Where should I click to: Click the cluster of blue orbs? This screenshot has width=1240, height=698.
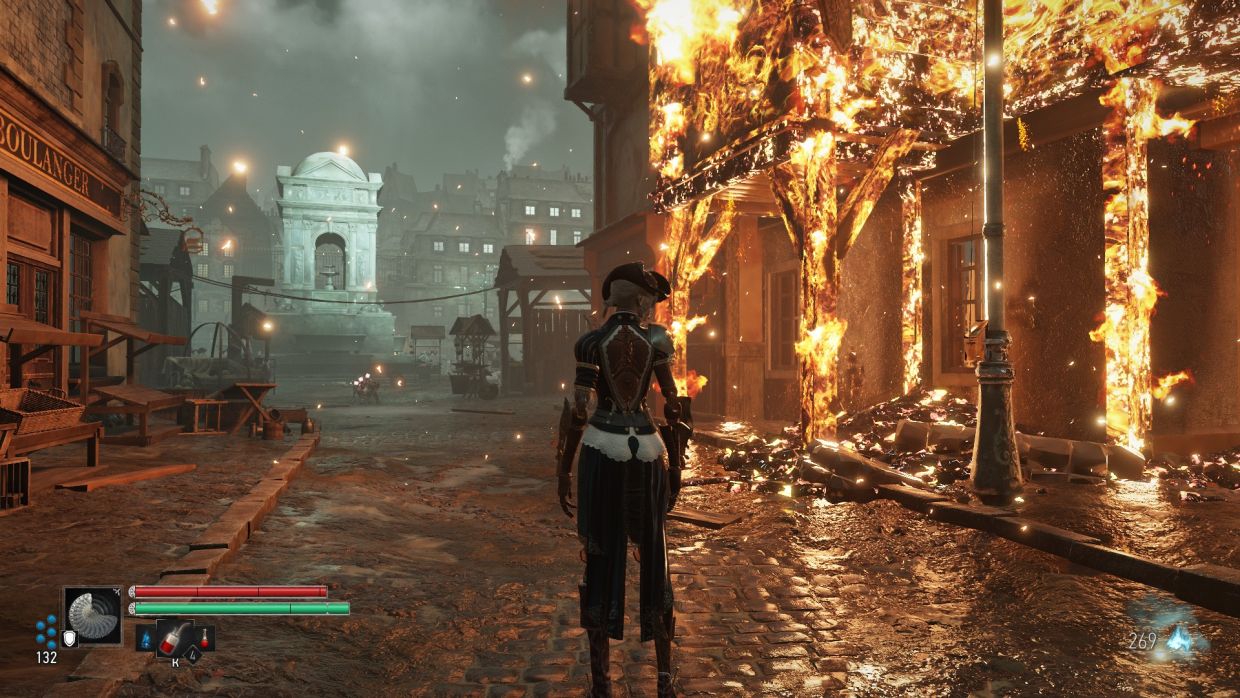[x=46, y=630]
